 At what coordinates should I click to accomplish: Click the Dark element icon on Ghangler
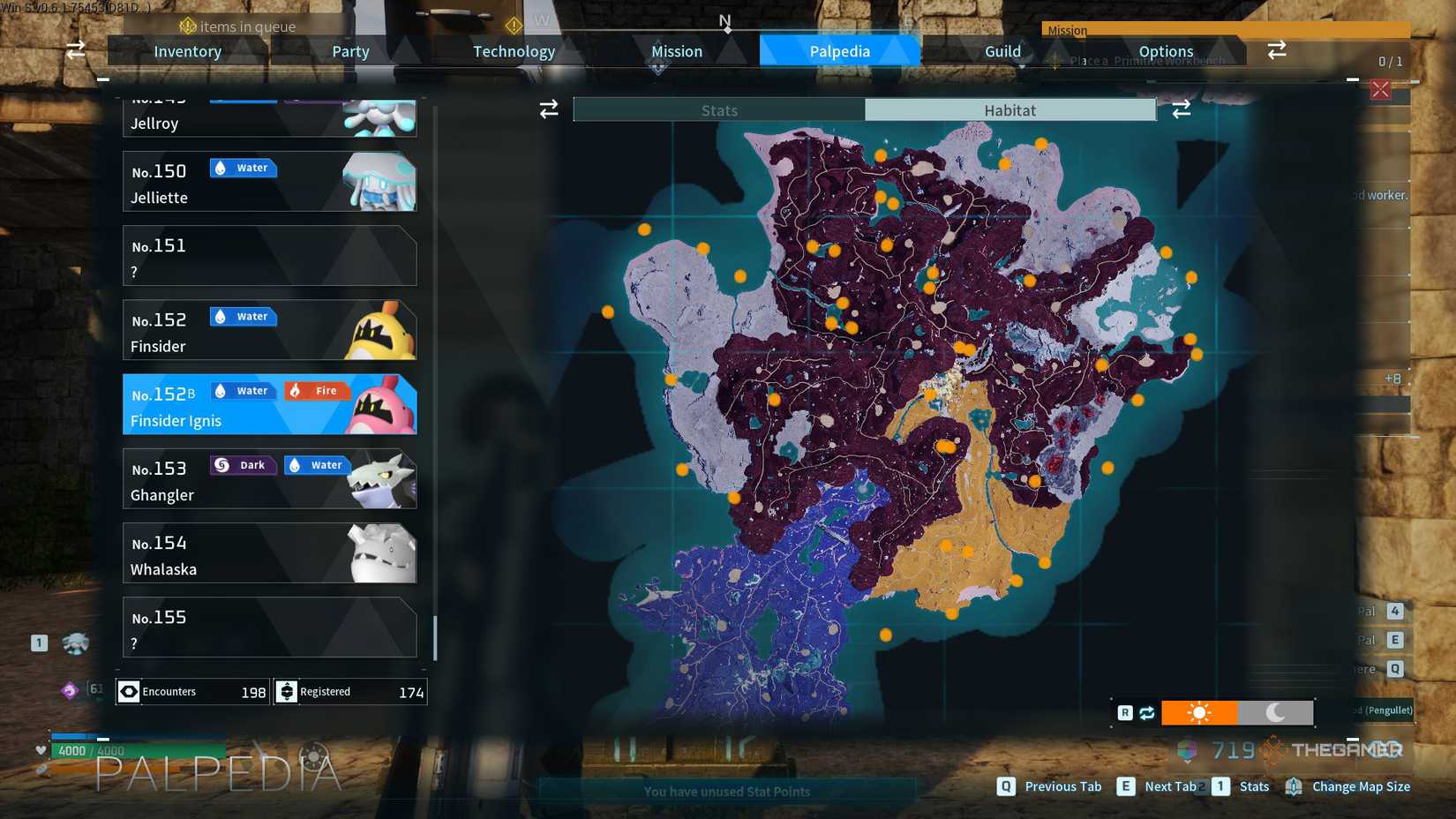coord(243,465)
